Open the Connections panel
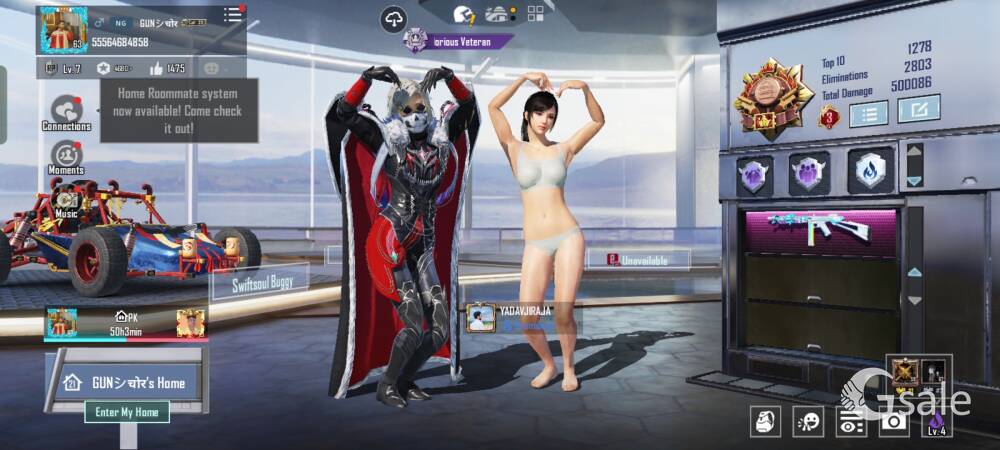1000x450 pixels. [x=67, y=112]
